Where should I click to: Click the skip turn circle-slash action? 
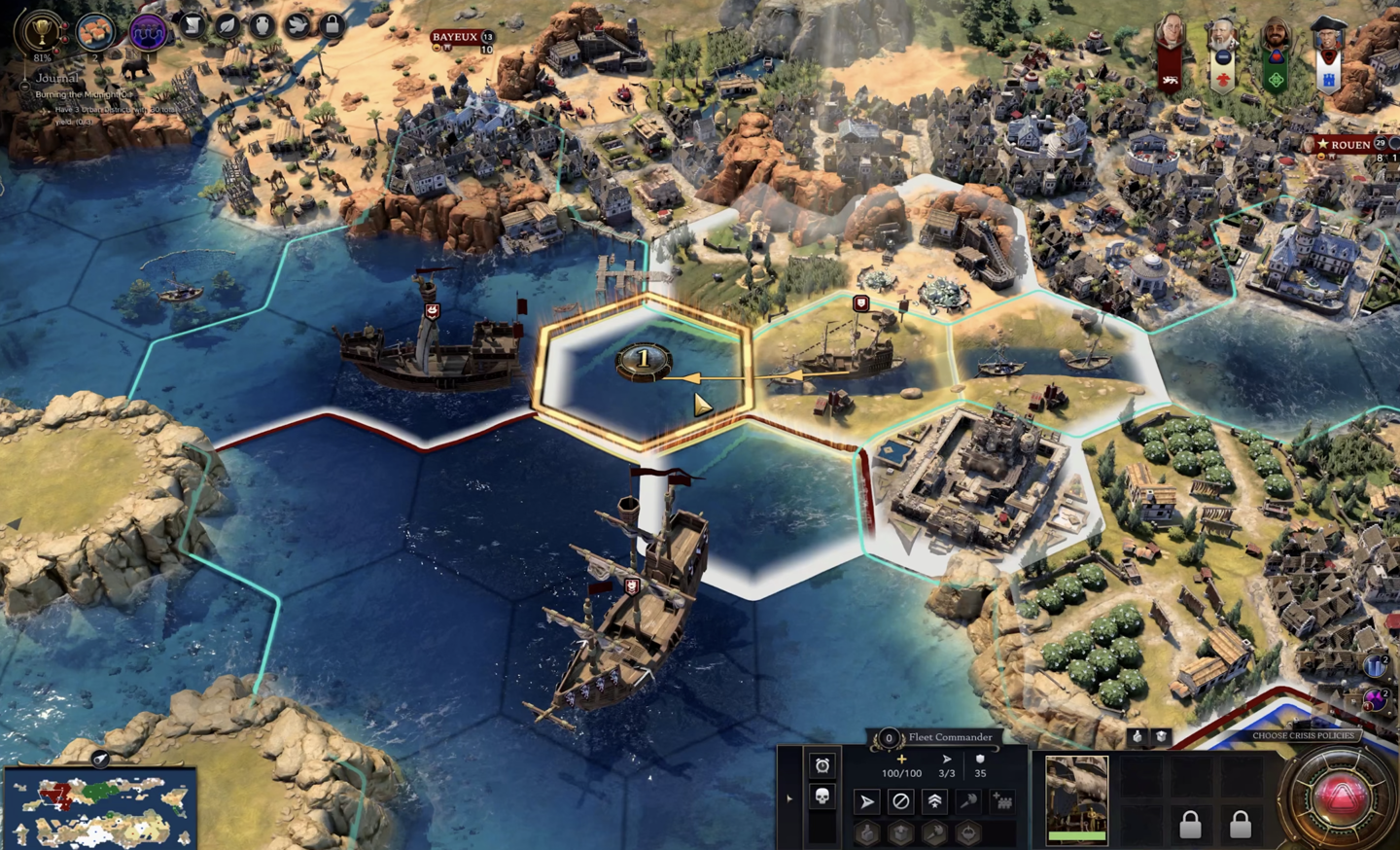901,801
